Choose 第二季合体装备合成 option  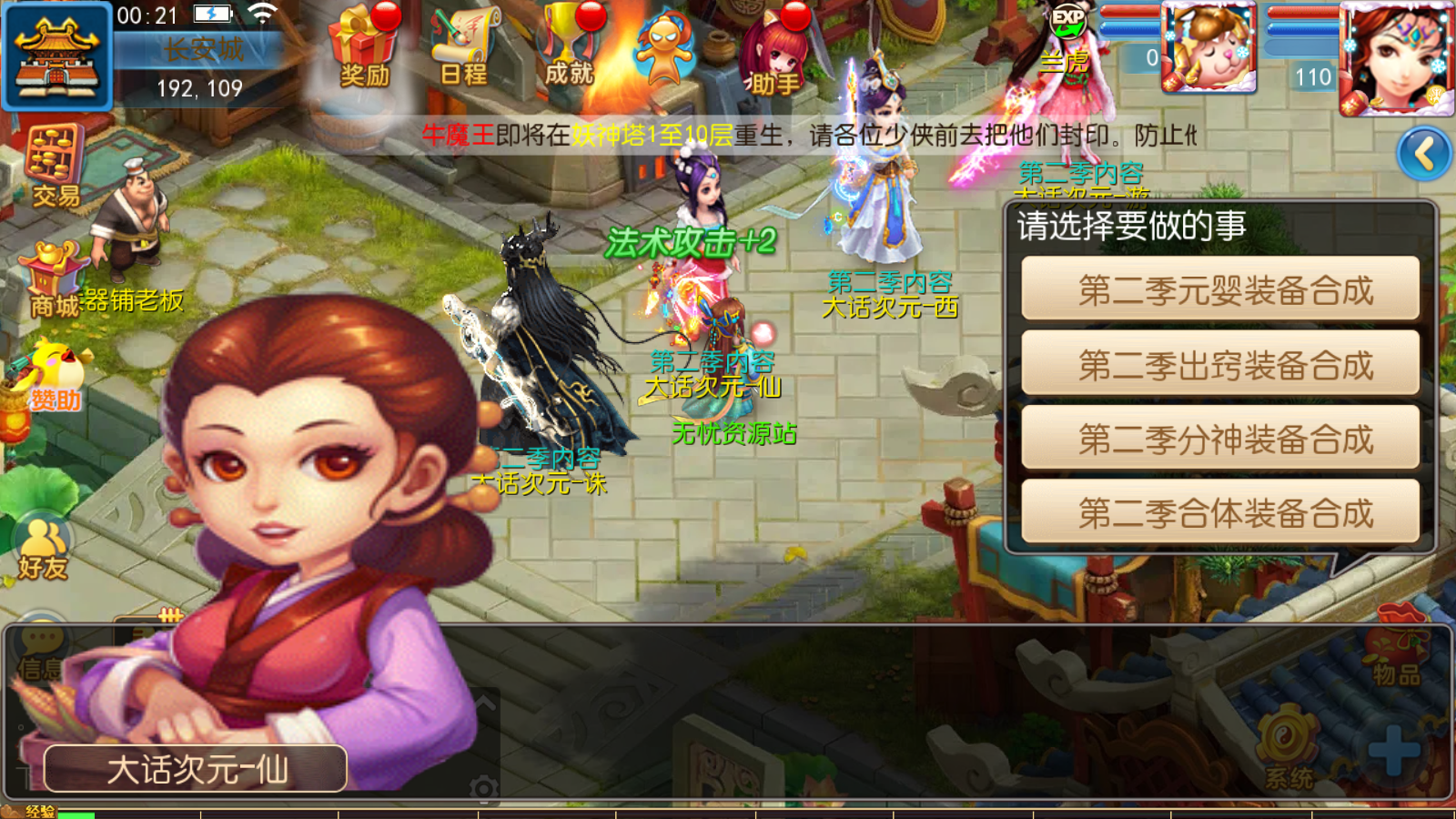[x=1220, y=512]
